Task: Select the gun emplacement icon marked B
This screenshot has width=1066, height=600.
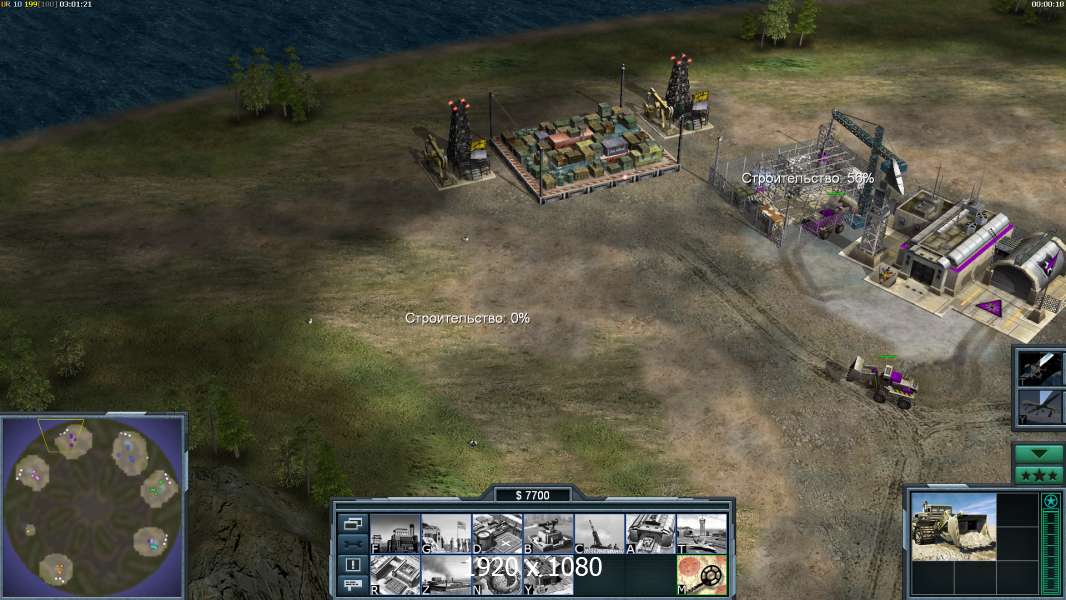Action: pos(548,534)
